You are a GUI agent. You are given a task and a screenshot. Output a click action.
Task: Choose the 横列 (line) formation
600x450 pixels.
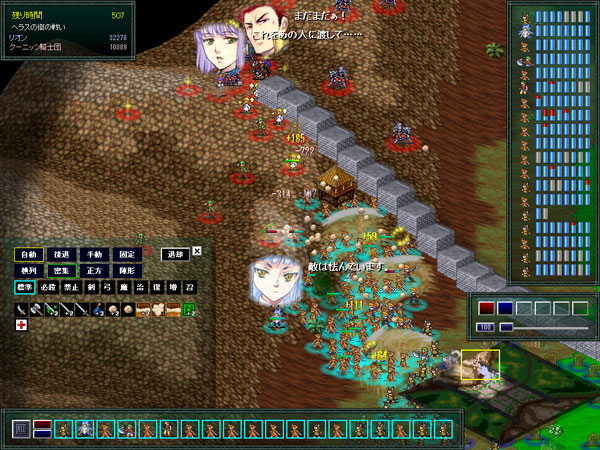click(29, 271)
